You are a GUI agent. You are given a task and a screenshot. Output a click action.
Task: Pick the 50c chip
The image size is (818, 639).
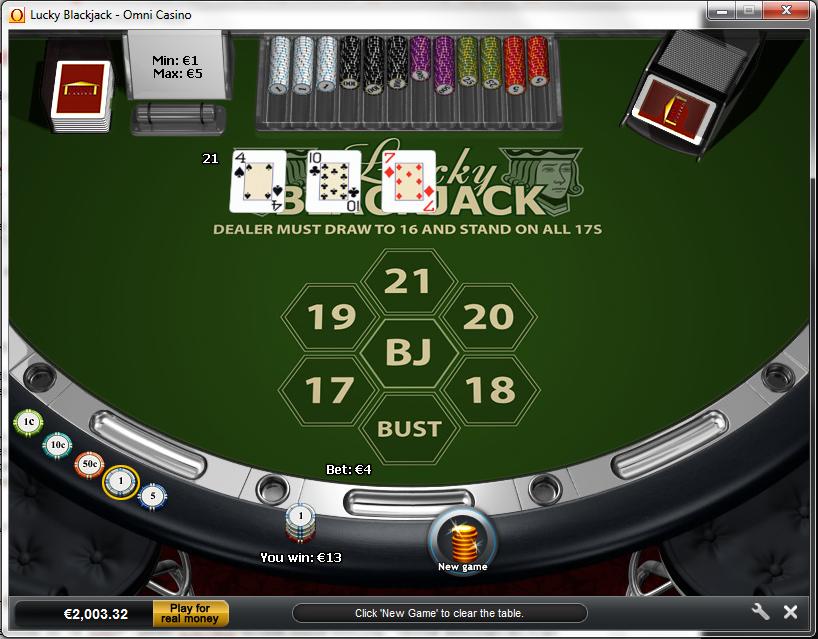[x=89, y=465]
